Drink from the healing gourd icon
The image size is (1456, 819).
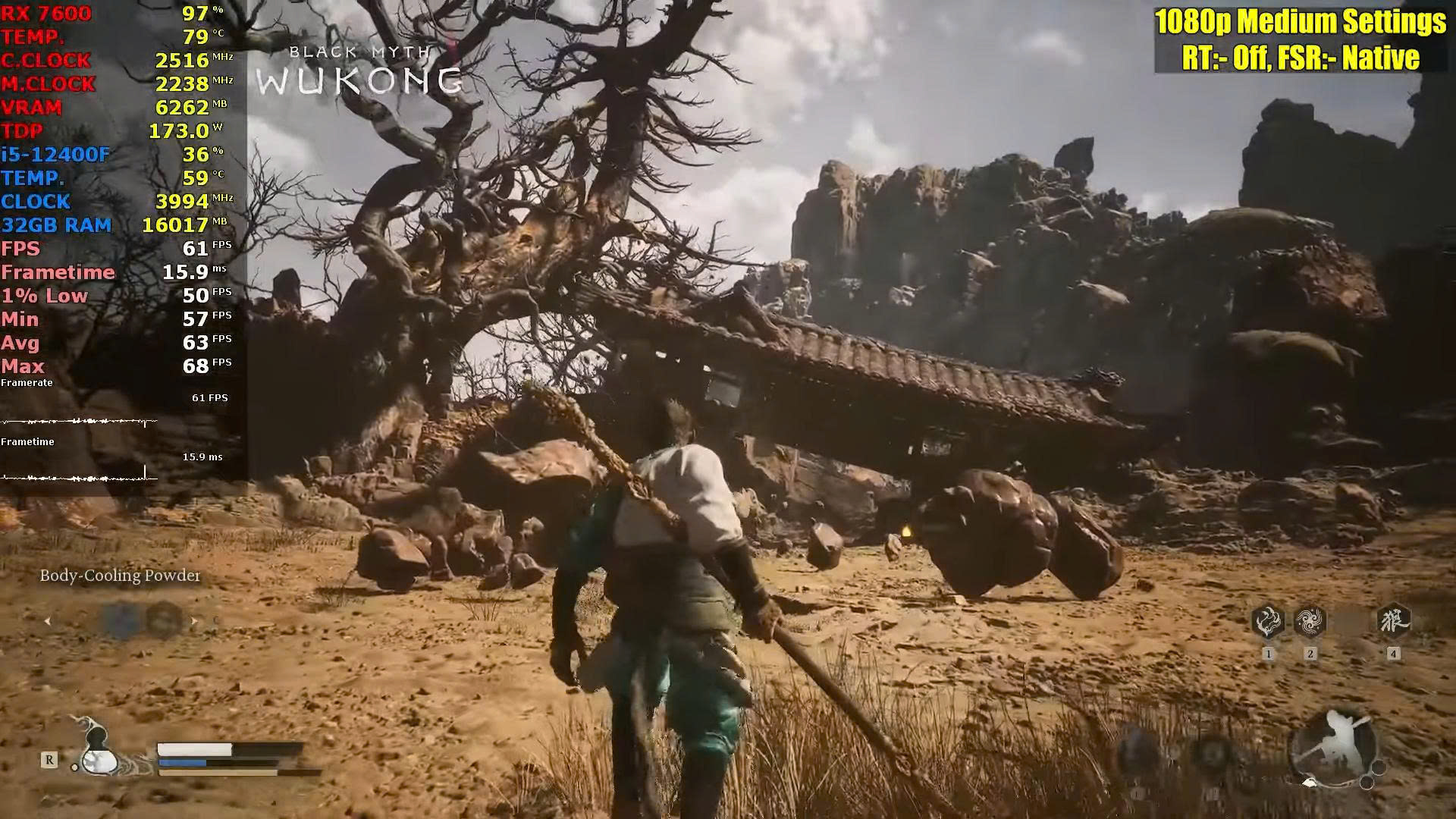(97, 752)
